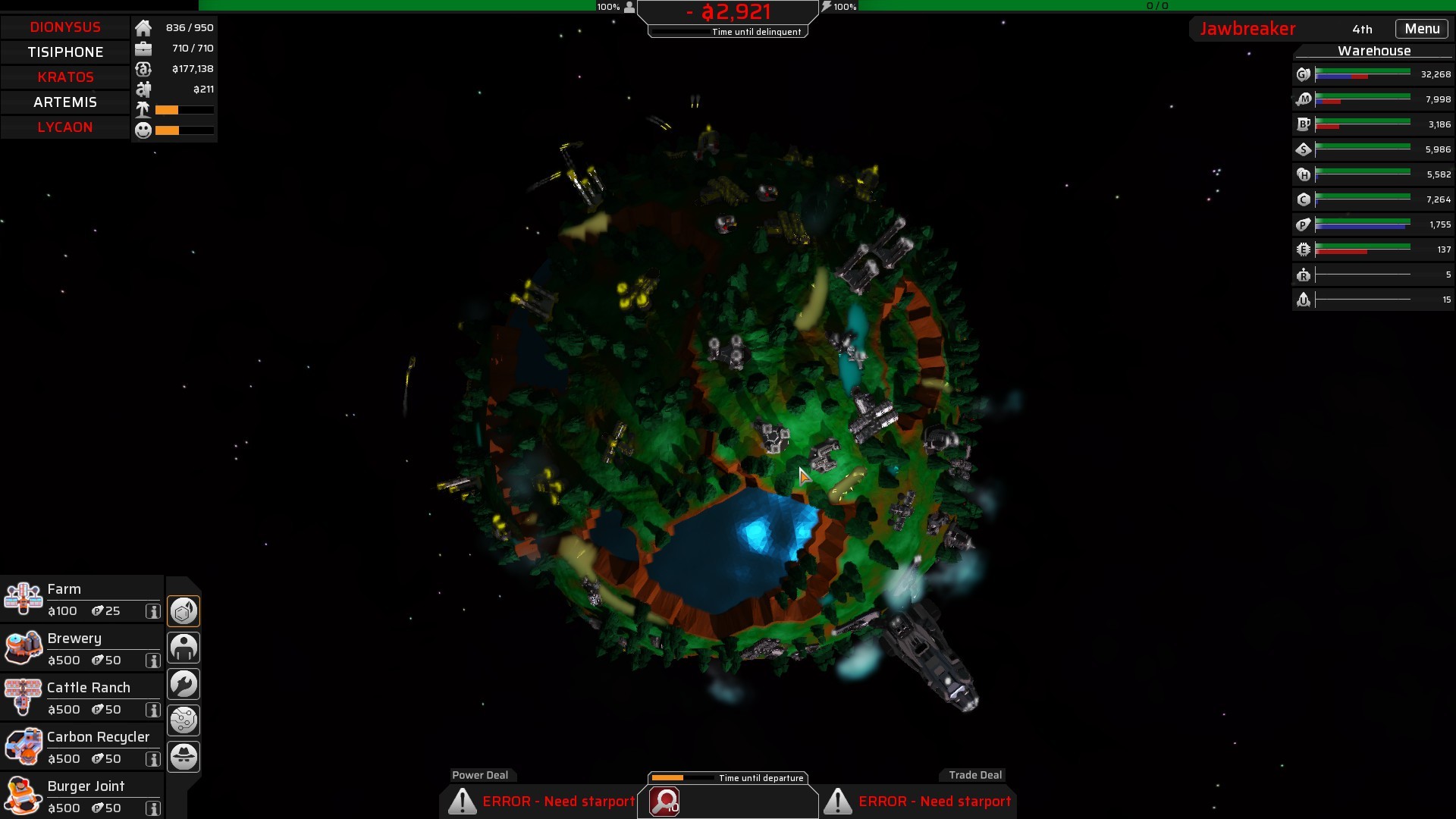Viewport: 1456px width, 819px height.
Task: Switch to the TISIPHONE planet
Action: tap(65, 52)
